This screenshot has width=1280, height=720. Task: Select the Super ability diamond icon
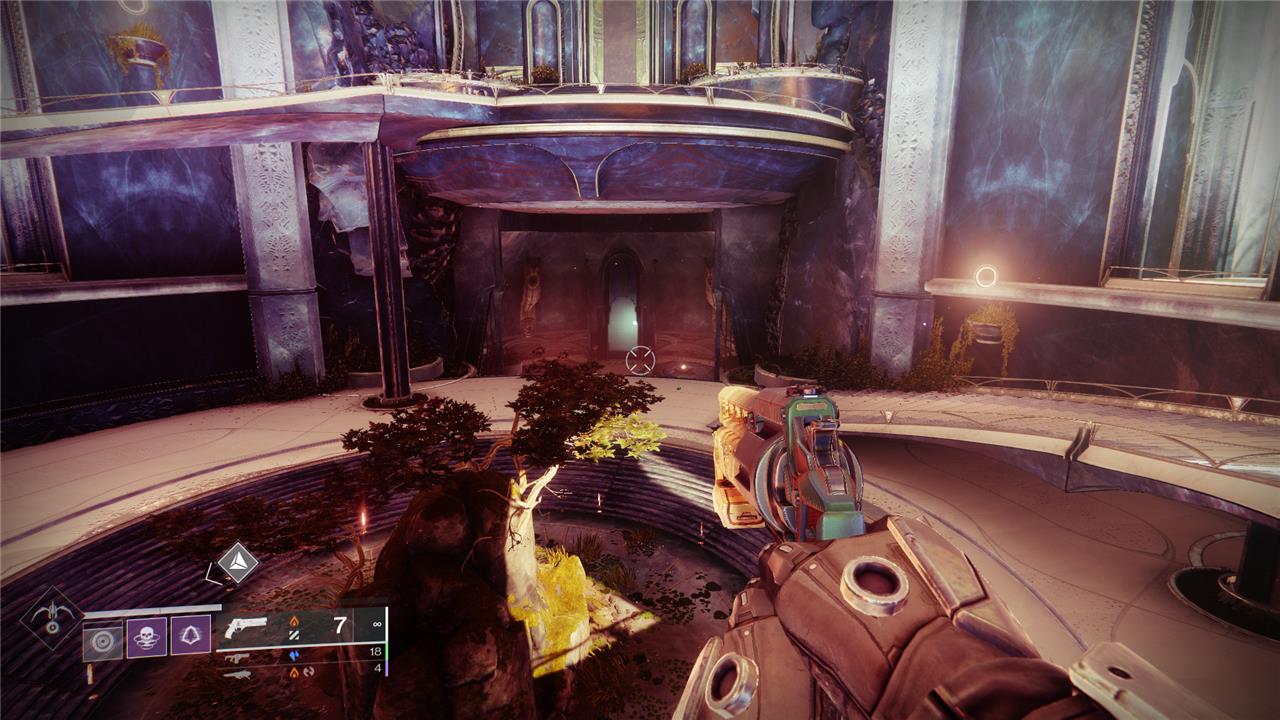tap(50, 617)
